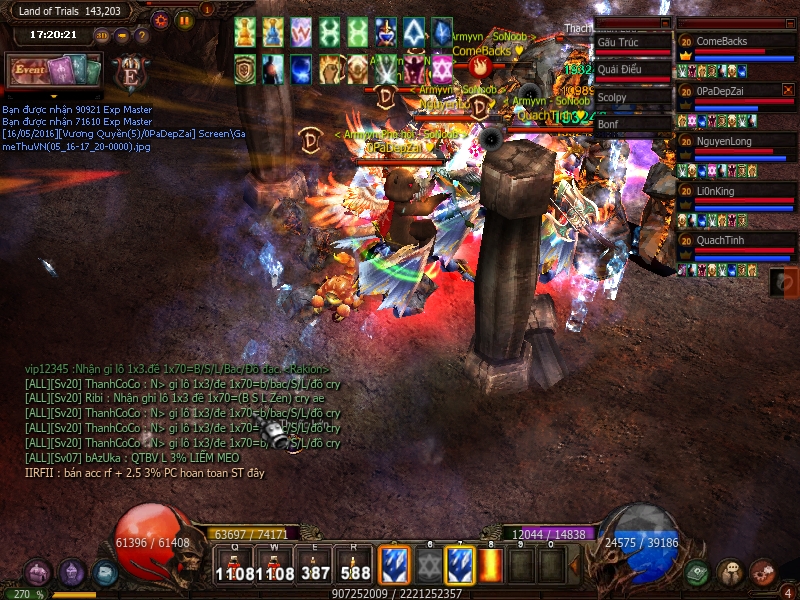
Task: Open the question mark help button
Action: [141, 35]
